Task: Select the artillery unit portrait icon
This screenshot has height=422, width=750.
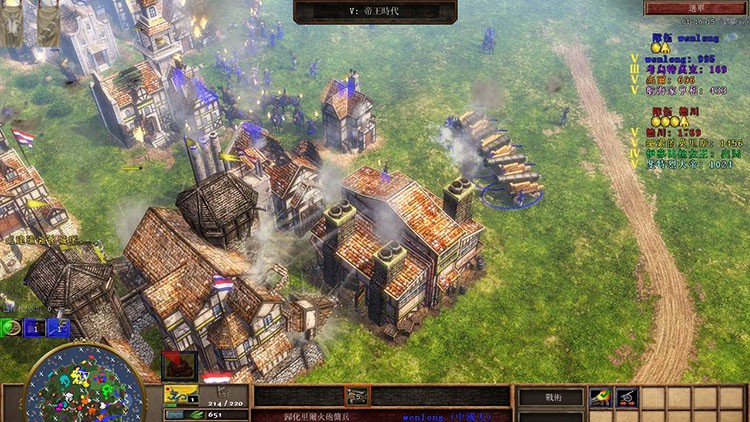Action: (356, 396)
